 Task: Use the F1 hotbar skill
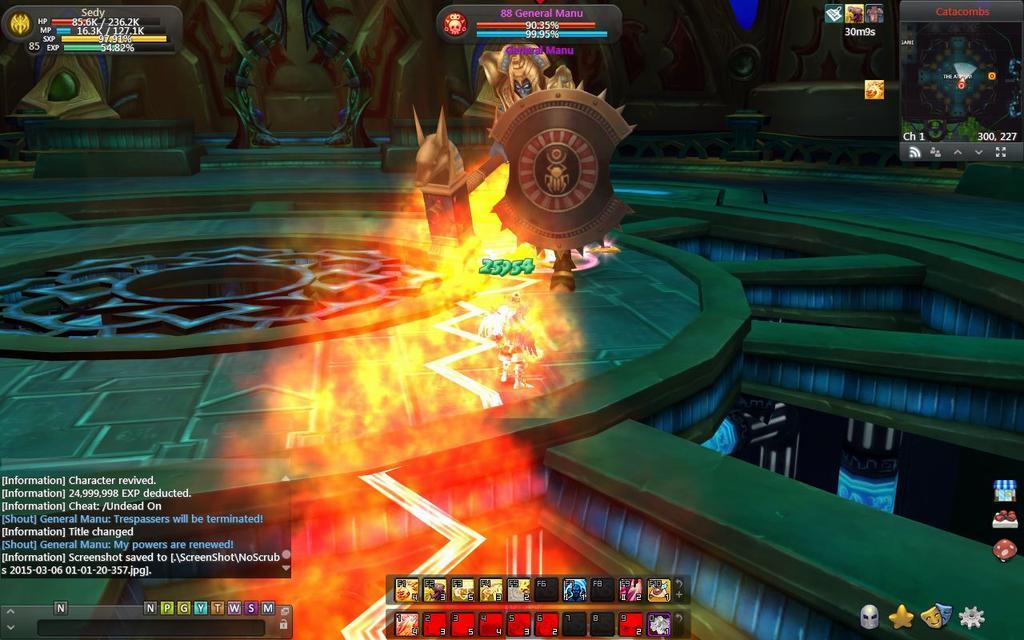pyautogui.click(x=405, y=589)
